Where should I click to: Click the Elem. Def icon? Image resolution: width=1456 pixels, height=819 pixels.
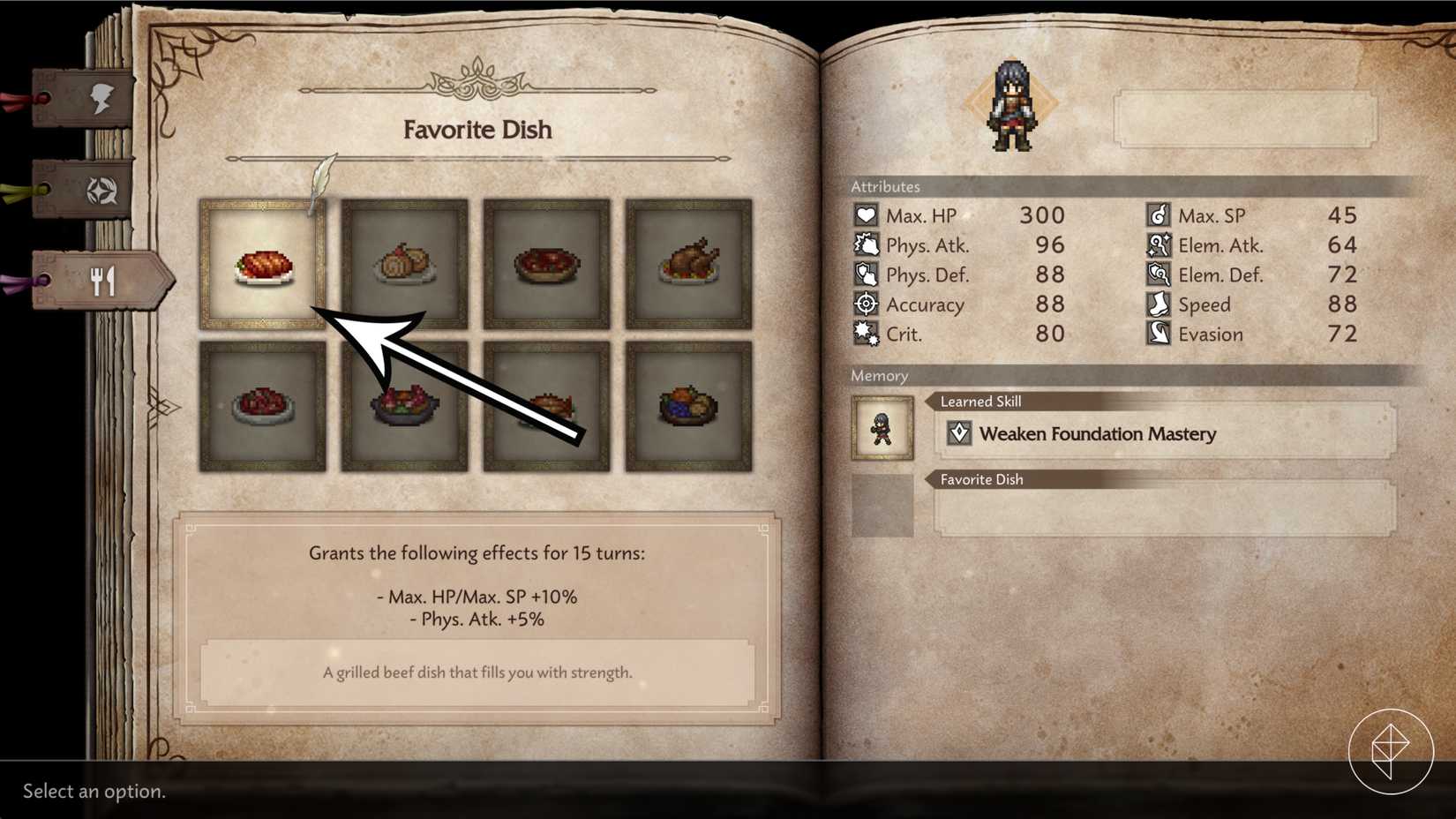point(1159,274)
